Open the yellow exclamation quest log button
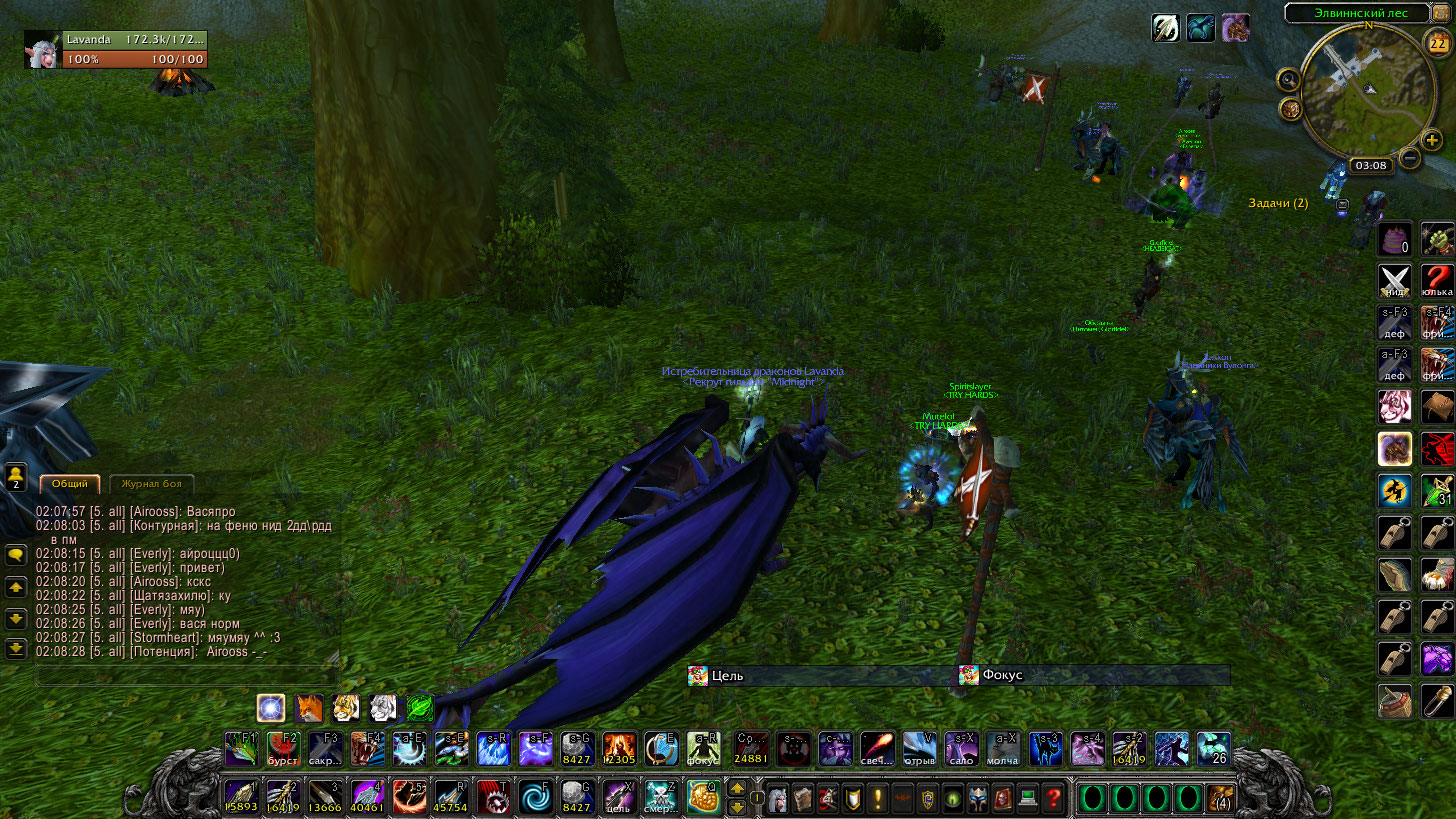This screenshot has width=1456, height=819. point(877,798)
